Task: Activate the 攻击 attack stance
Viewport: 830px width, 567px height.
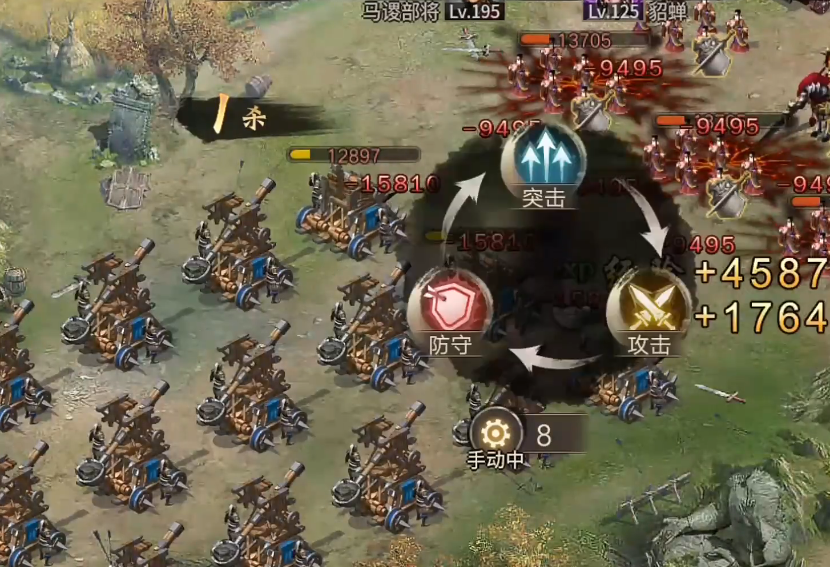Action: (648, 307)
